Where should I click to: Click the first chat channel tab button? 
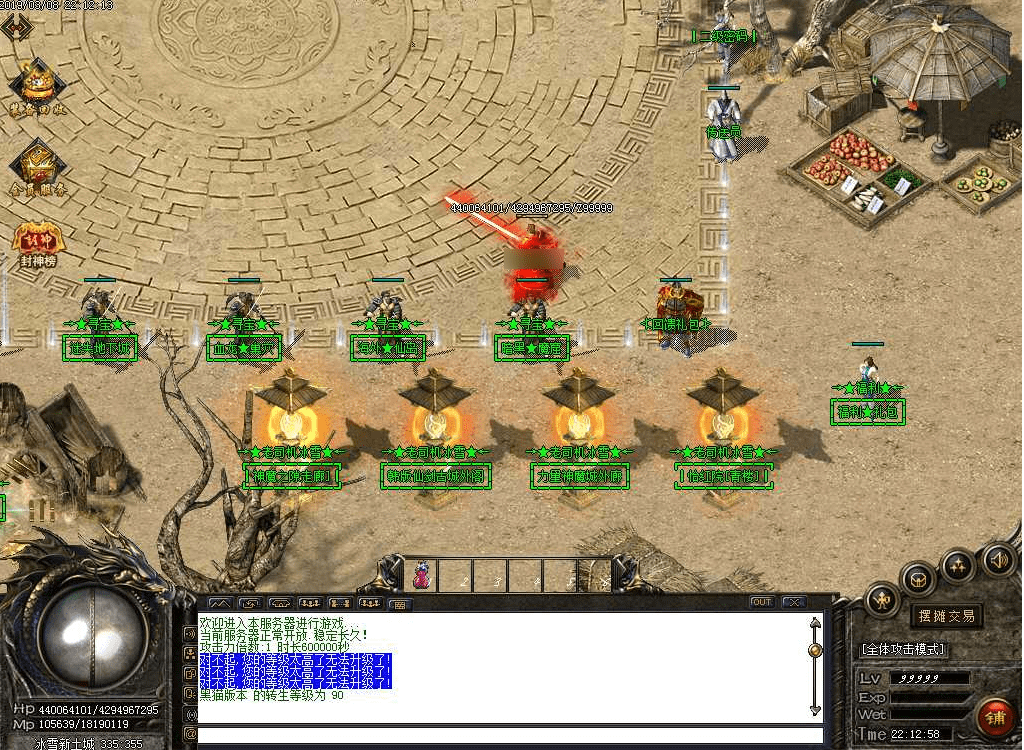[220, 603]
